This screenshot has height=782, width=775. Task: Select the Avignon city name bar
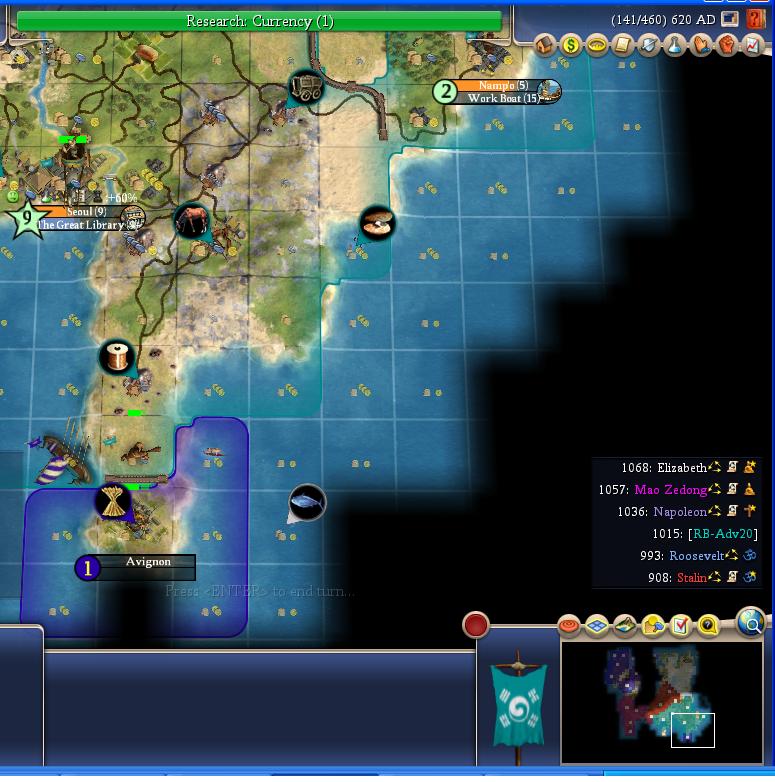point(148,563)
